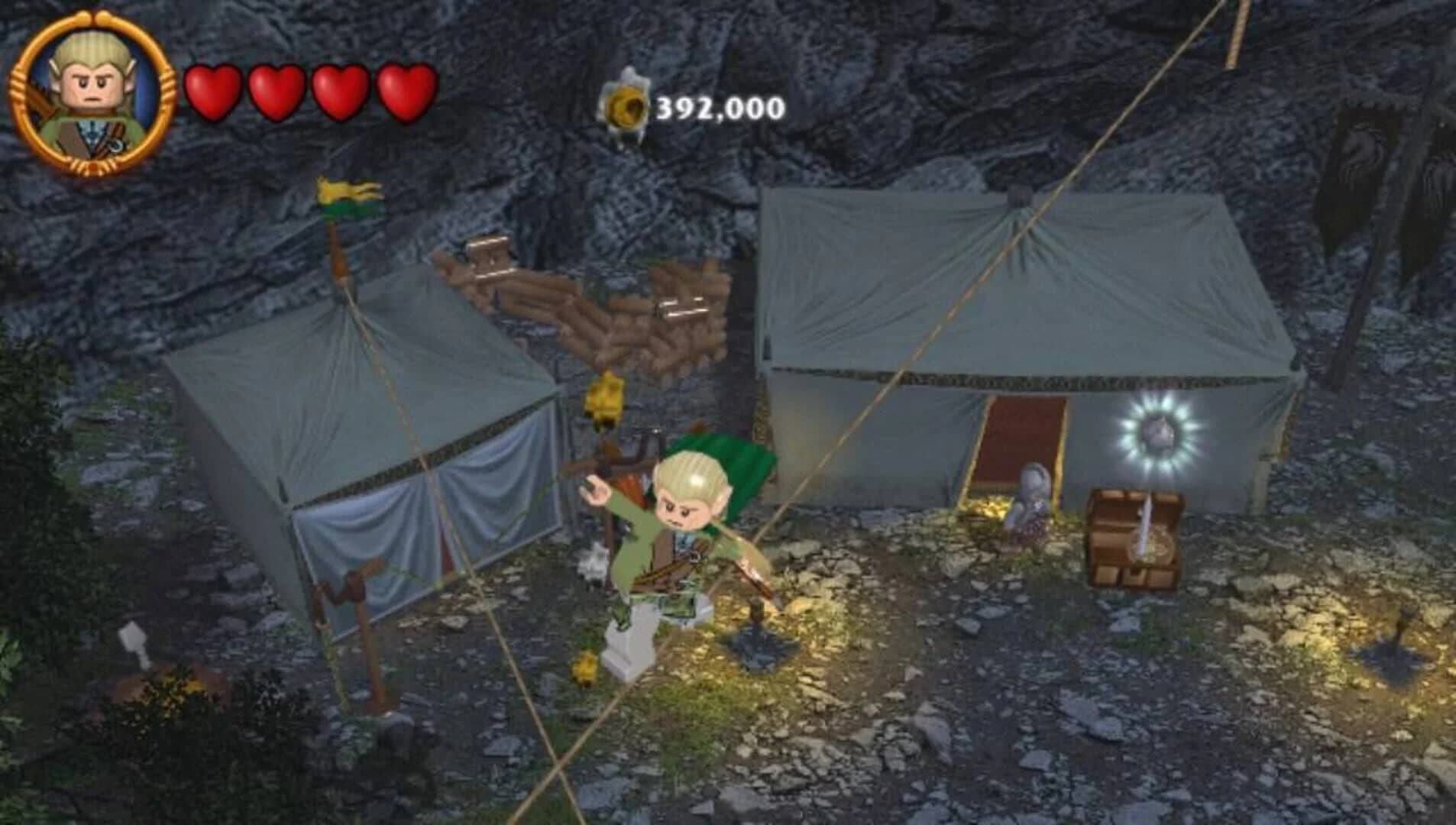Click the first red heart in health bar

click(x=211, y=92)
